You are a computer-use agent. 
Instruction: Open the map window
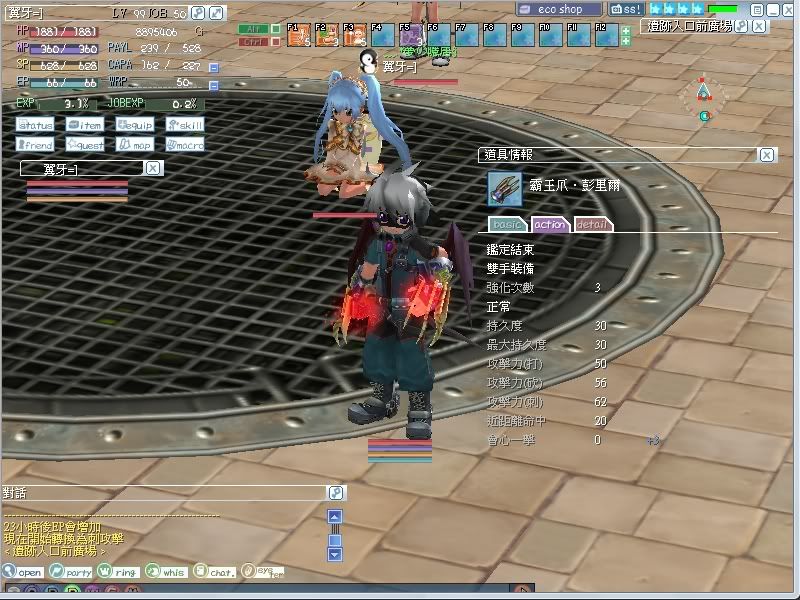[135, 145]
